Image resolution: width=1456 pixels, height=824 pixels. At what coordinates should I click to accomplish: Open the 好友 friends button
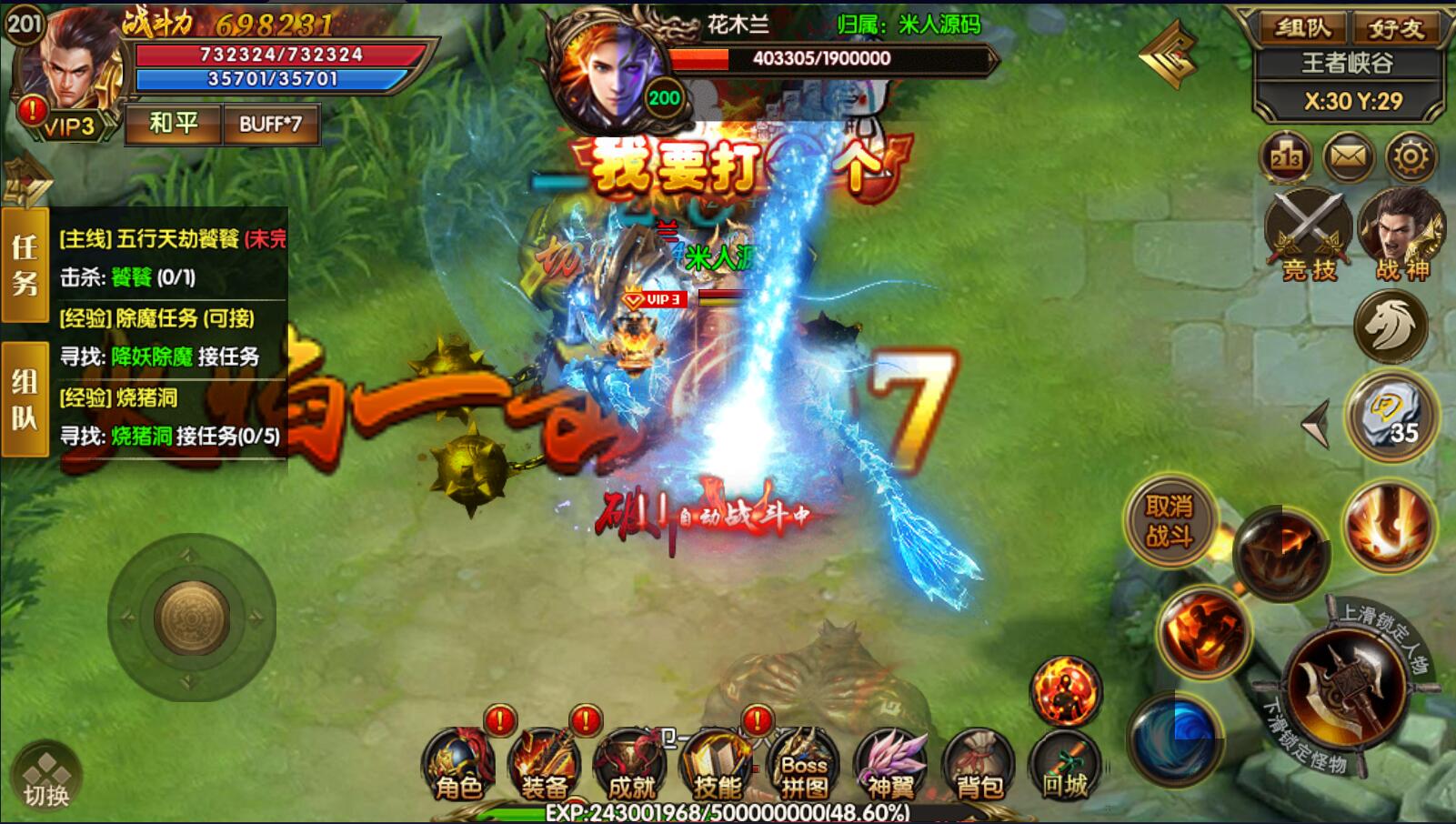click(x=1396, y=28)
